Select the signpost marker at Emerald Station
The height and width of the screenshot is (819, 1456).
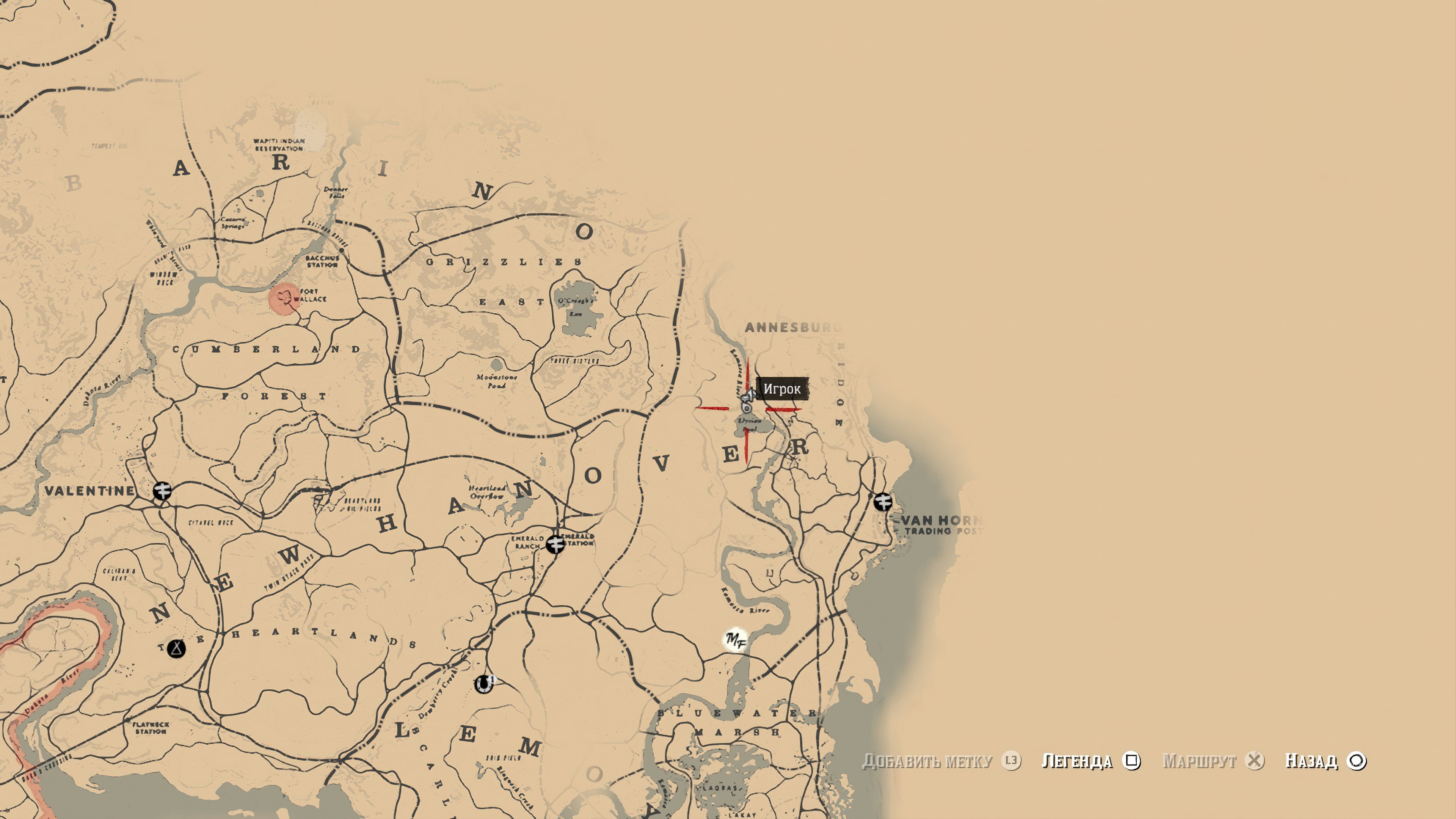click(555, 544)
